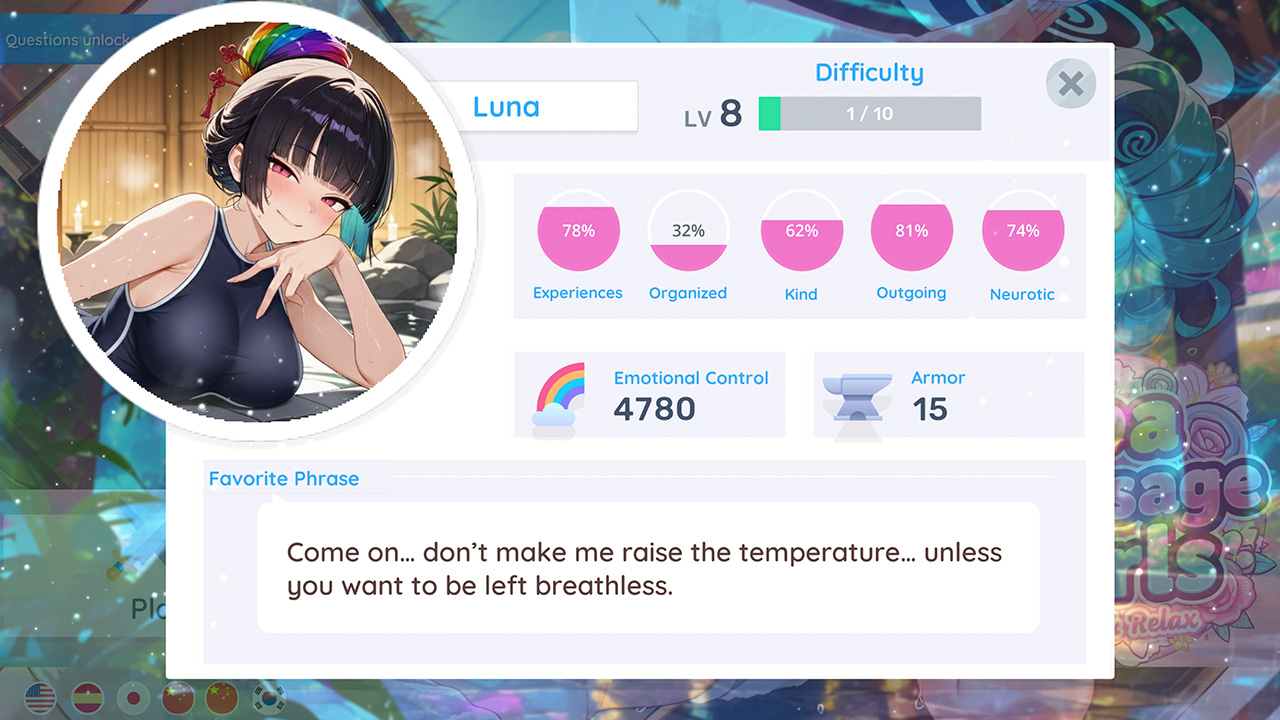Pick the Japanese flag language icon
This screenshot has width=1280, height=720.
pos(133,698)
